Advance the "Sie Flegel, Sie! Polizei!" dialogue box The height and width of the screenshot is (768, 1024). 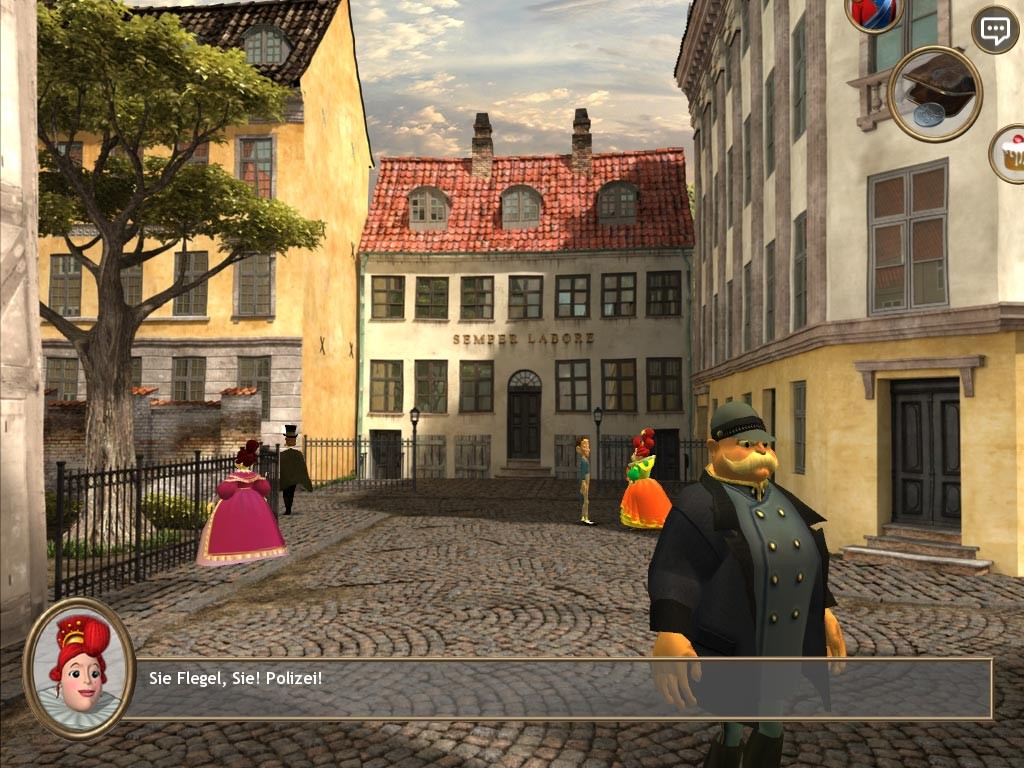[560, 688]
